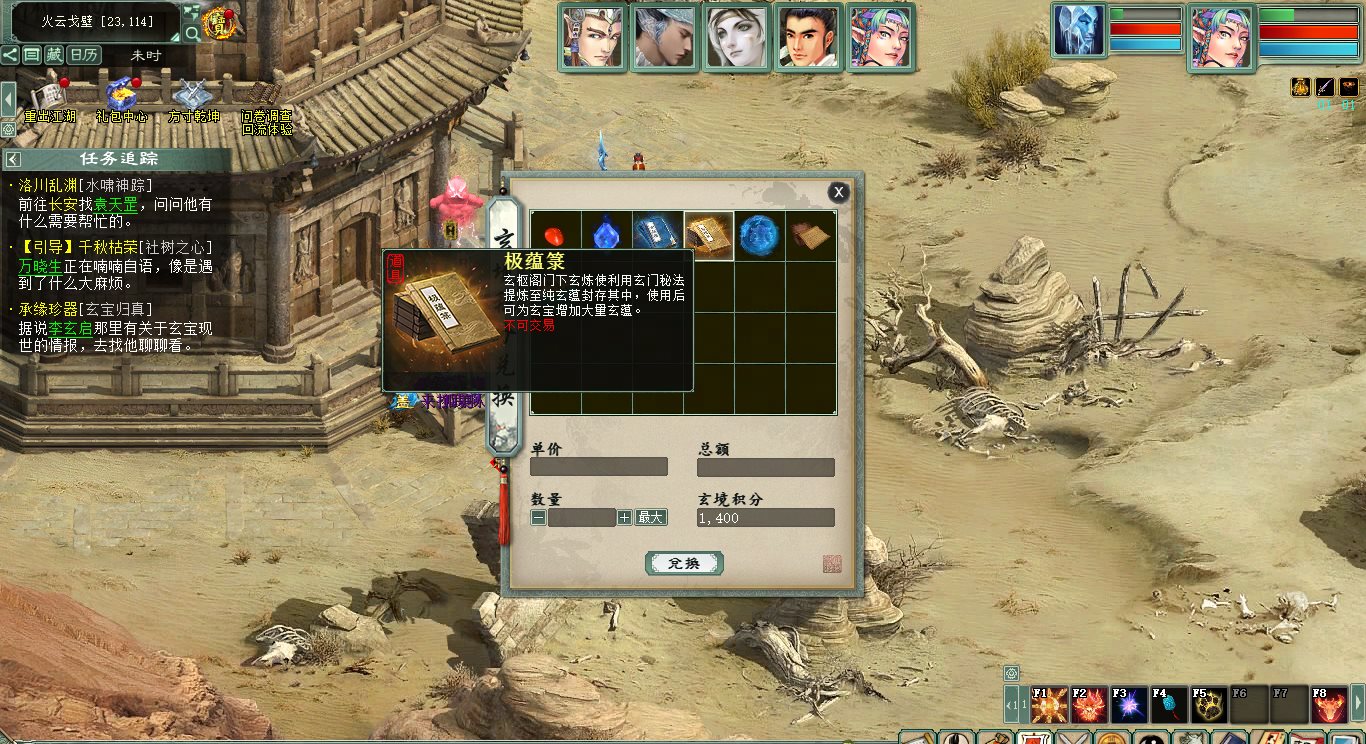Select the blue potion flask slot
Image resolution: width=1366 pixels, height=744 pixels.
click(607, 236)
